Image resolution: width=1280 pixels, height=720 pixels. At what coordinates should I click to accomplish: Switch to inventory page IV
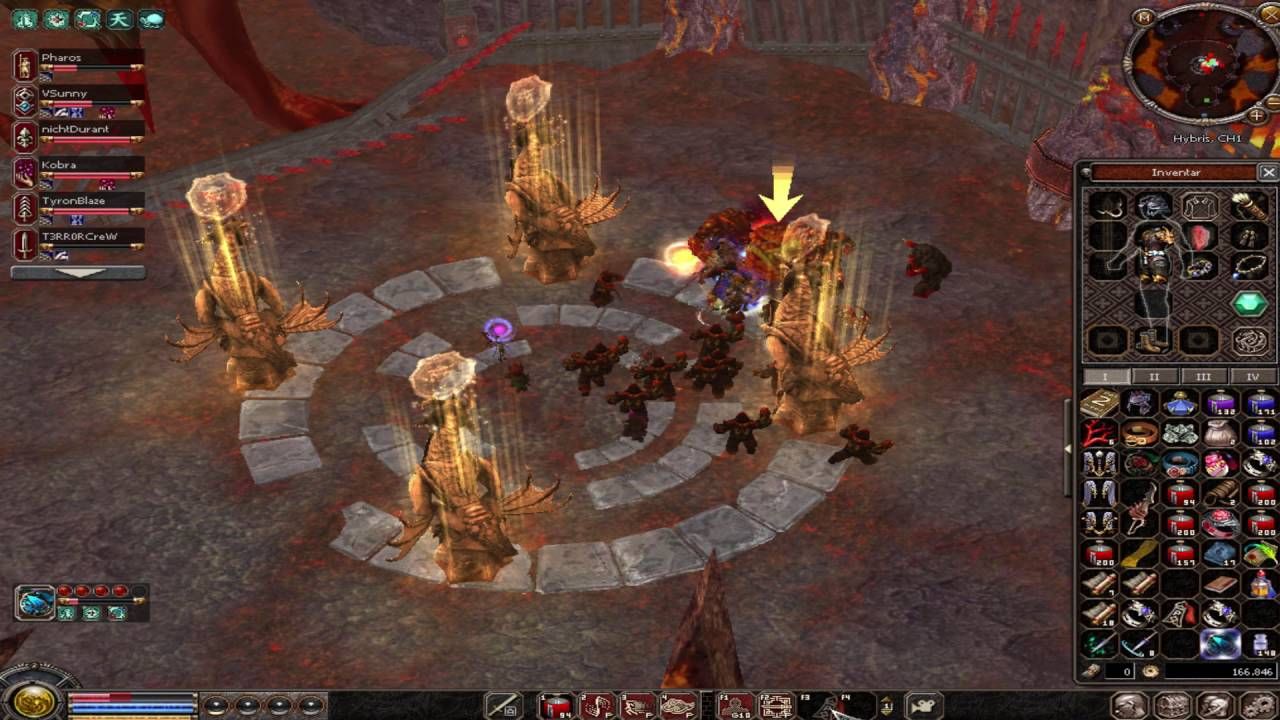click(x=1252, y=377)
